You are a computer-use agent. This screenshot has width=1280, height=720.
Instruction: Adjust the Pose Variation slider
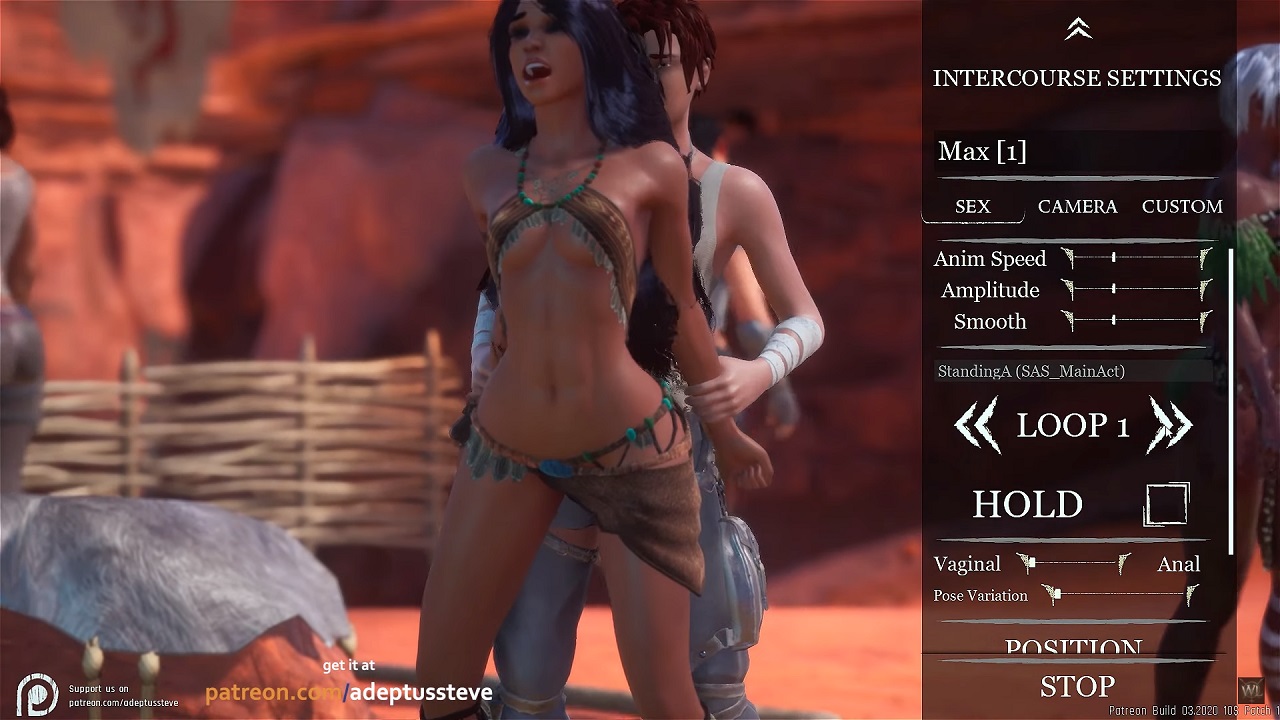tap(1119, 596)
